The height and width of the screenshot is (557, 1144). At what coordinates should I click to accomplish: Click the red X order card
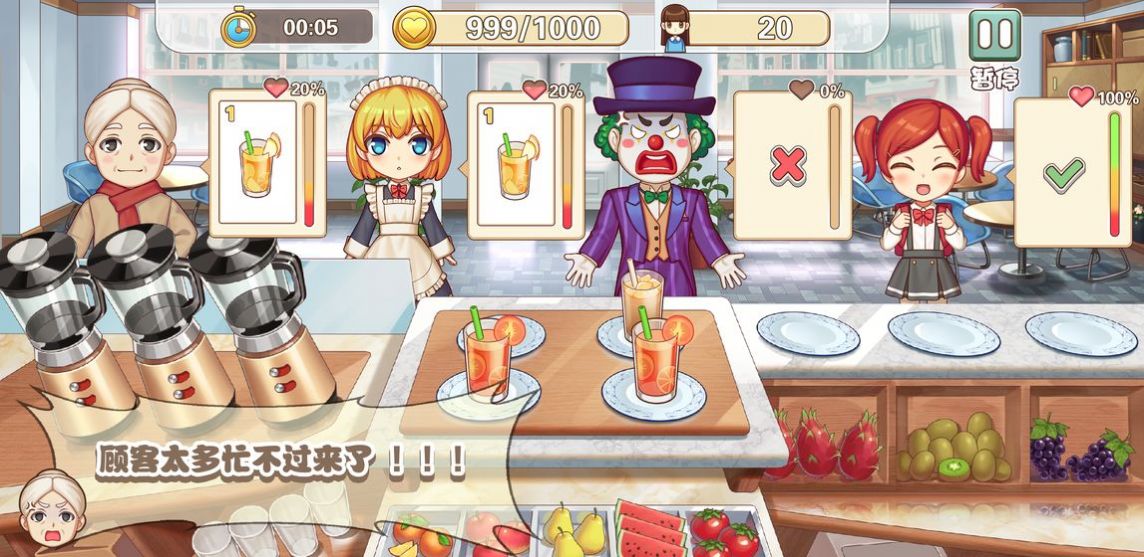click(x=789, y=166)
